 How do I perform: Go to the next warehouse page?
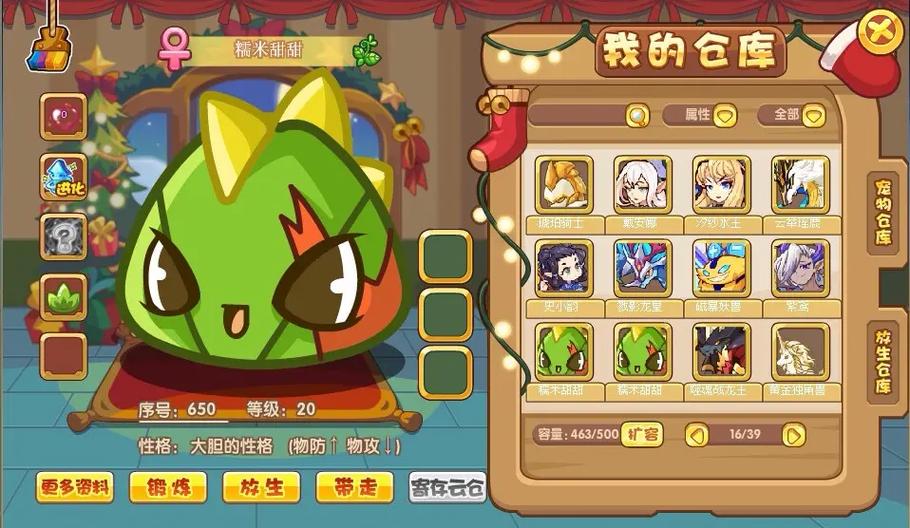click(793, 435)
